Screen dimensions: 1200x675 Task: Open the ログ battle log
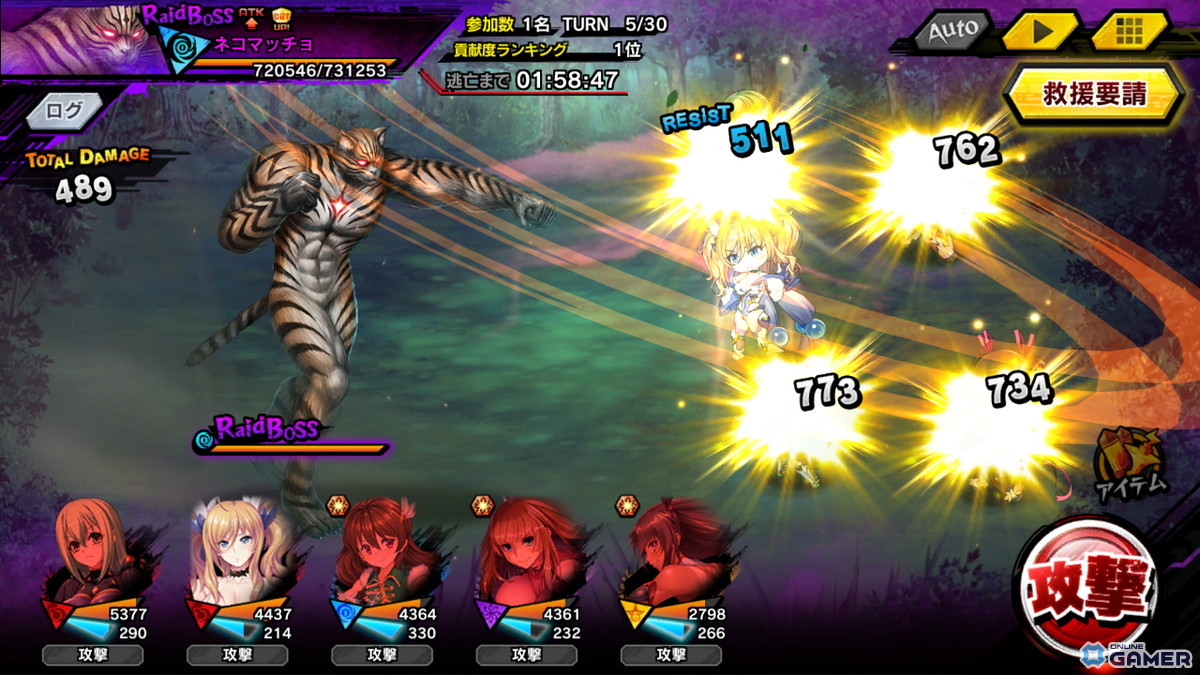point(66,111)
